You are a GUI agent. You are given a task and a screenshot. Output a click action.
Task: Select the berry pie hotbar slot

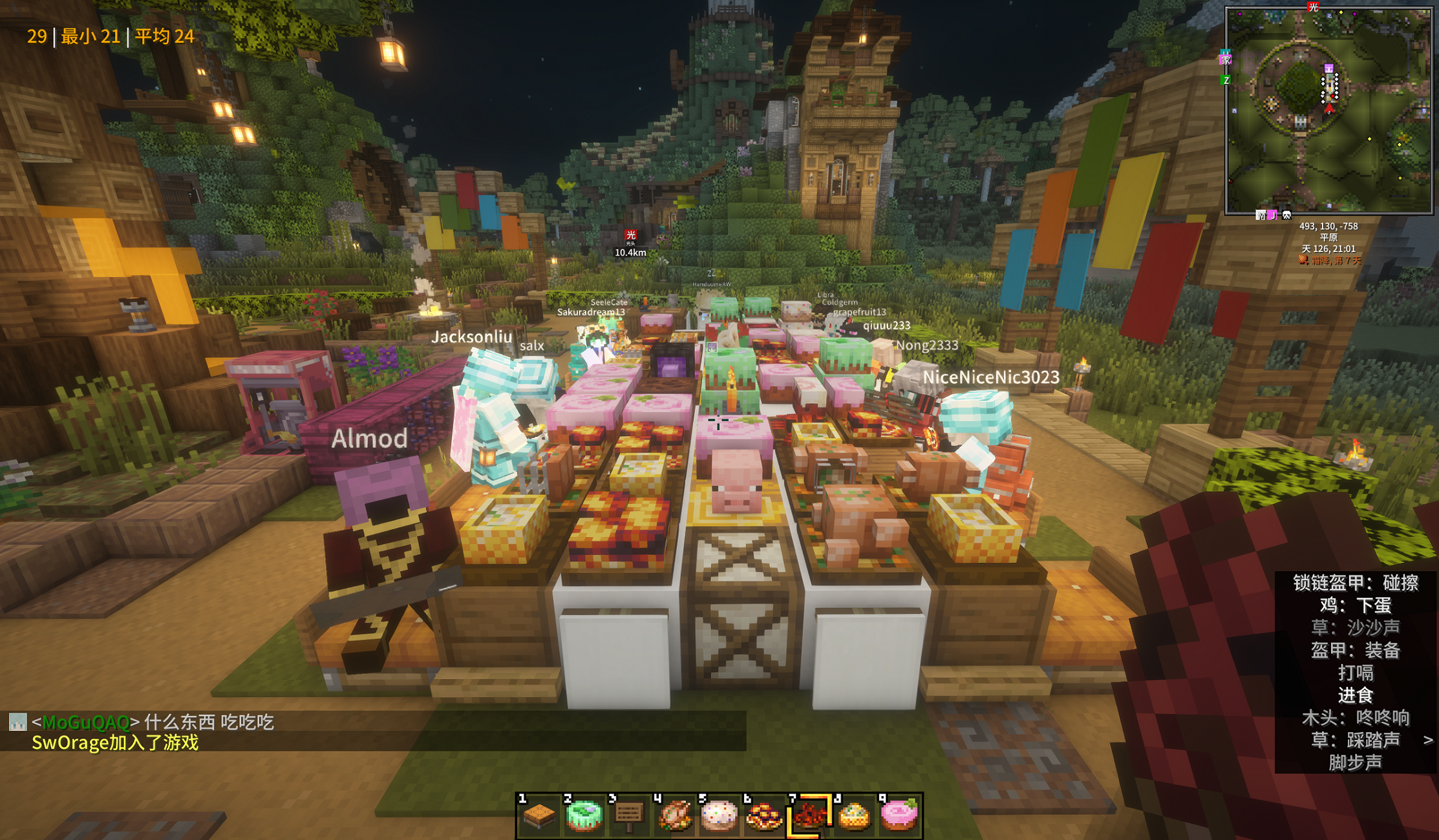point(764,815)
